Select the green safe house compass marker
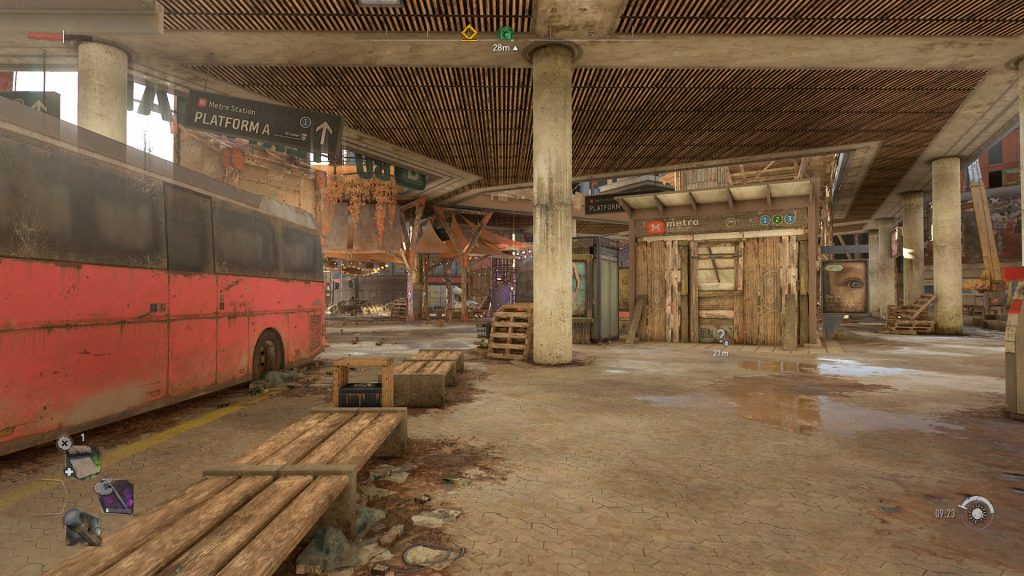The image size is (1024, 576). tap(505, 33)
